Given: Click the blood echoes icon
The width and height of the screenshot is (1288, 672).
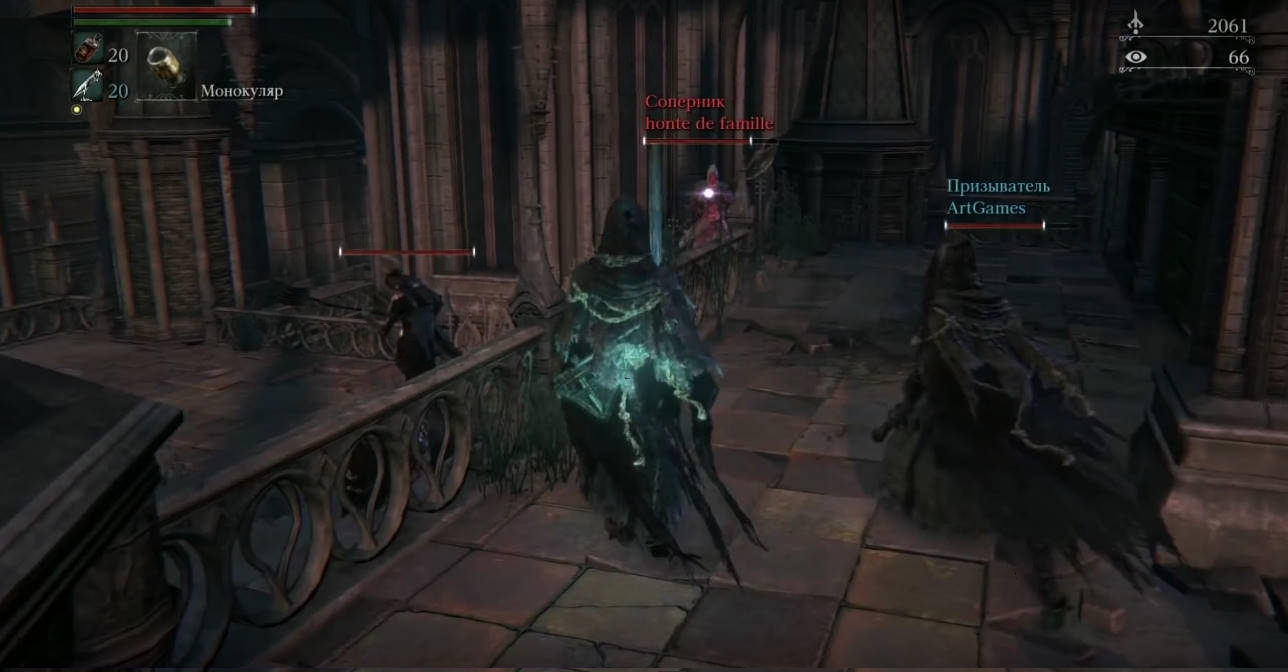Looking at the screenshot, I should coord(1135,24).
